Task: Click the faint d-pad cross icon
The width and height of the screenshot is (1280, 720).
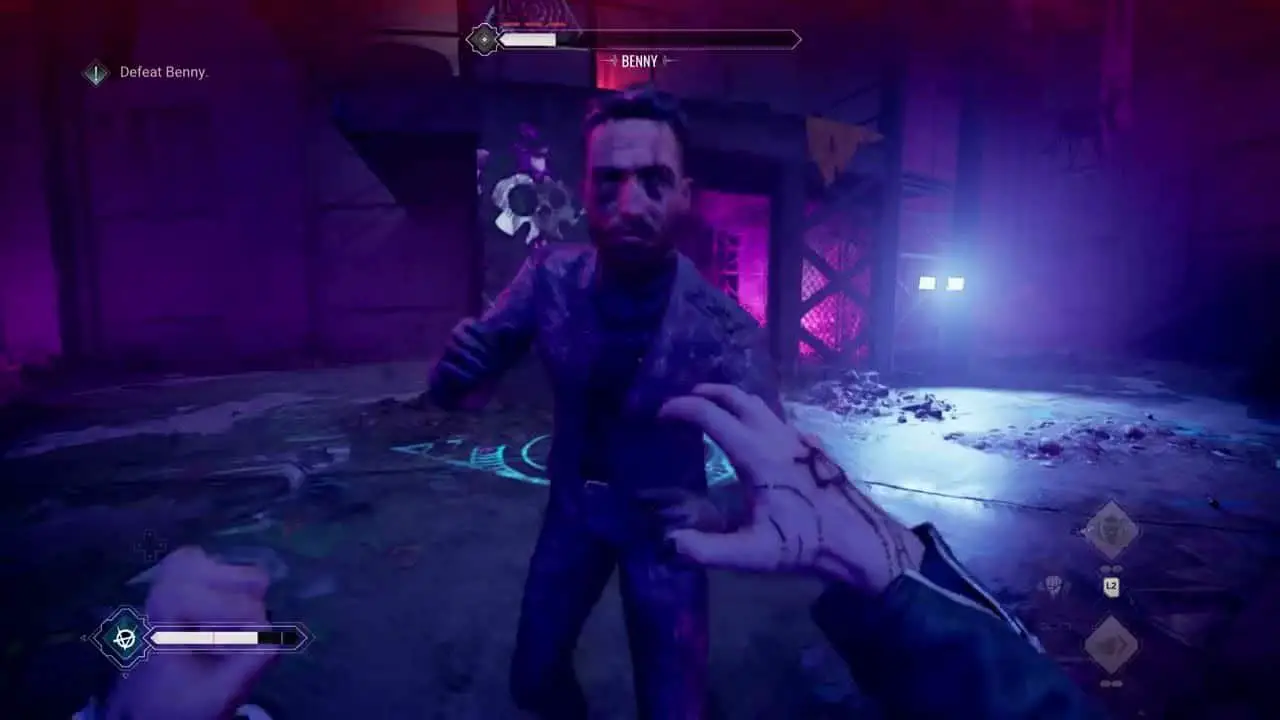Action: point(152,546)
